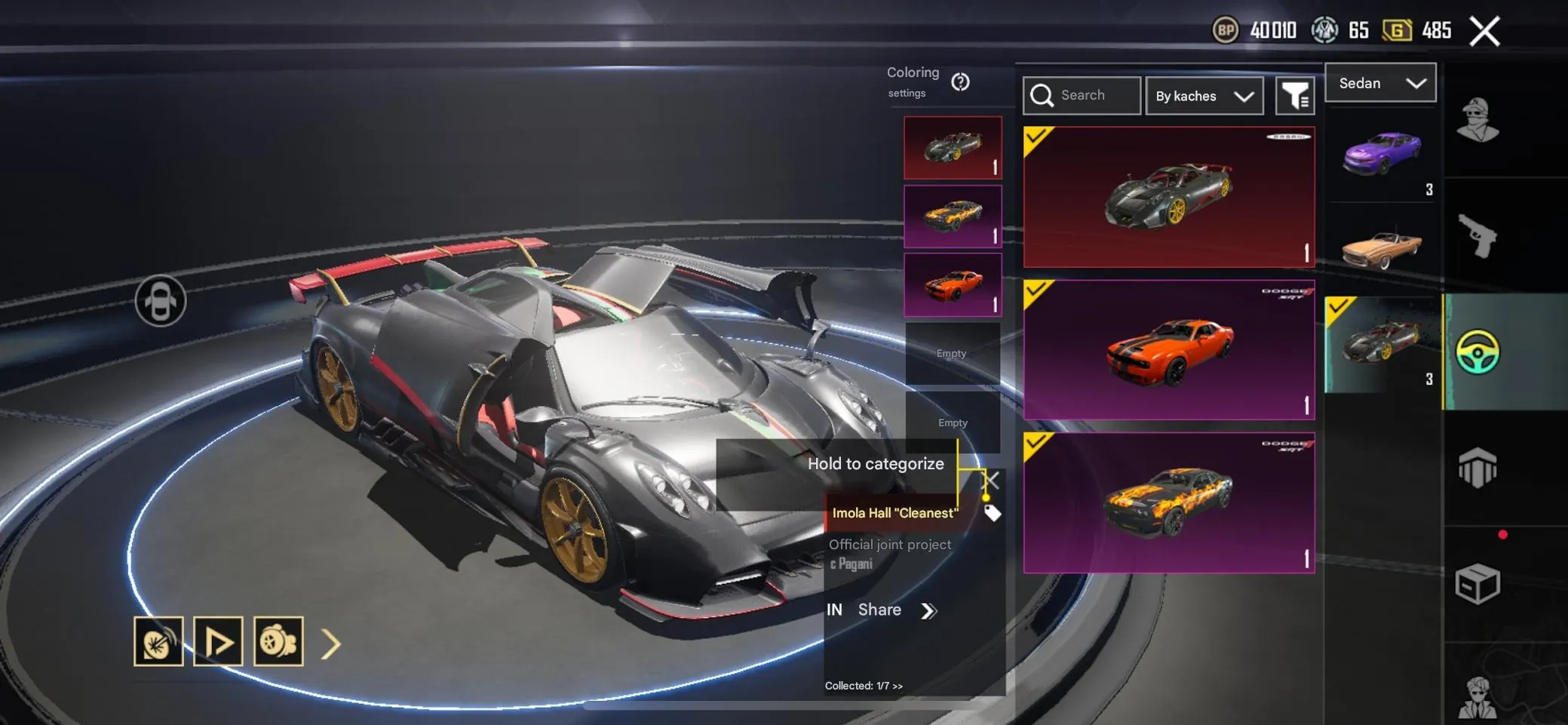Click the Coloring settings tab
1568x725 pixels.
[913, 81]
